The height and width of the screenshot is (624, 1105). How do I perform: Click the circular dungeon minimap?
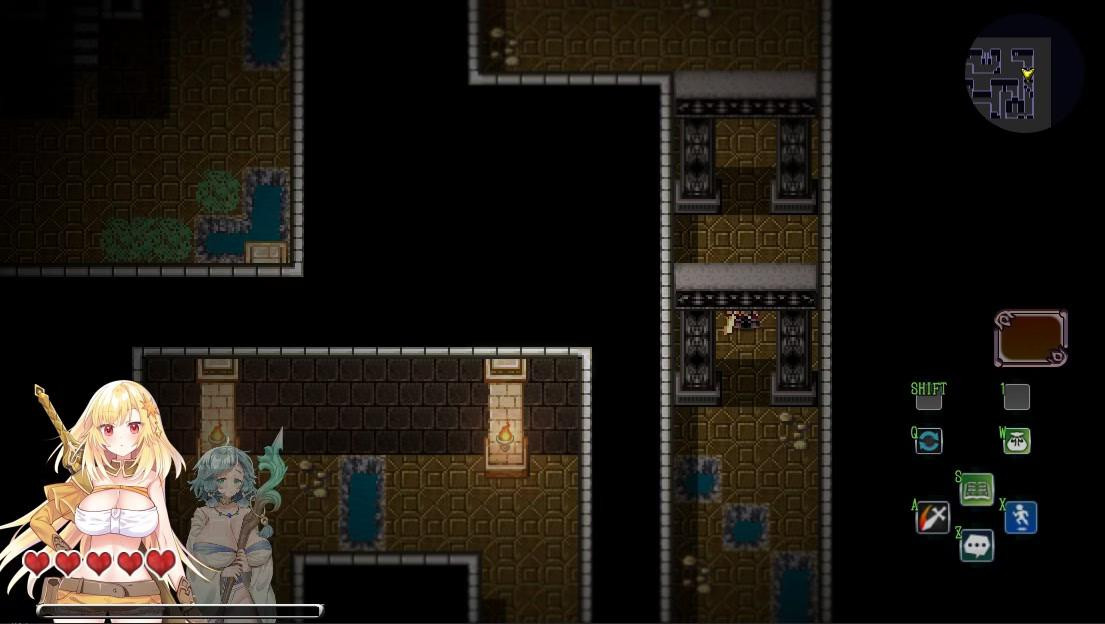click(x=1023, y=73)
